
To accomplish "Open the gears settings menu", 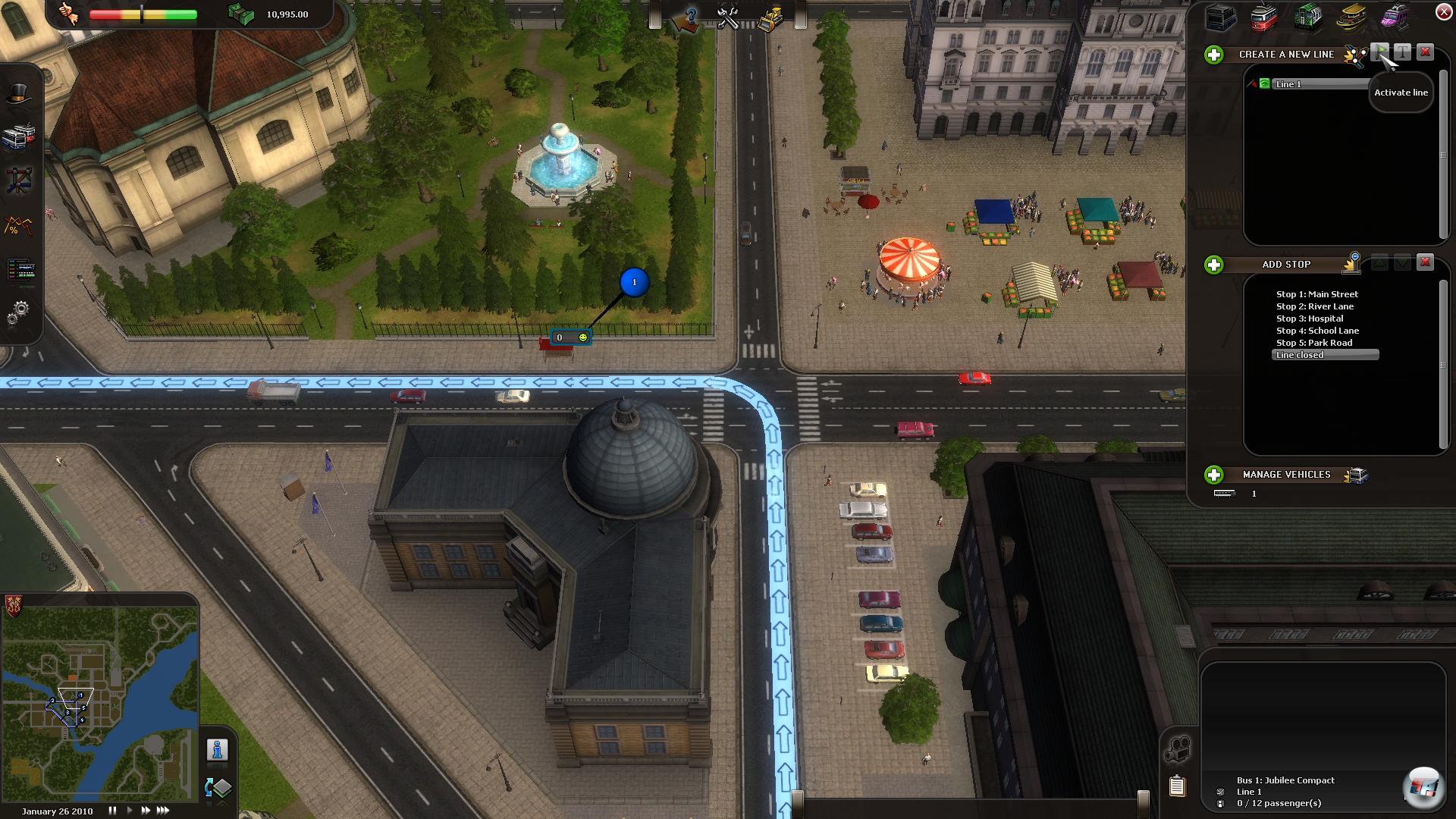I will 19,312.
